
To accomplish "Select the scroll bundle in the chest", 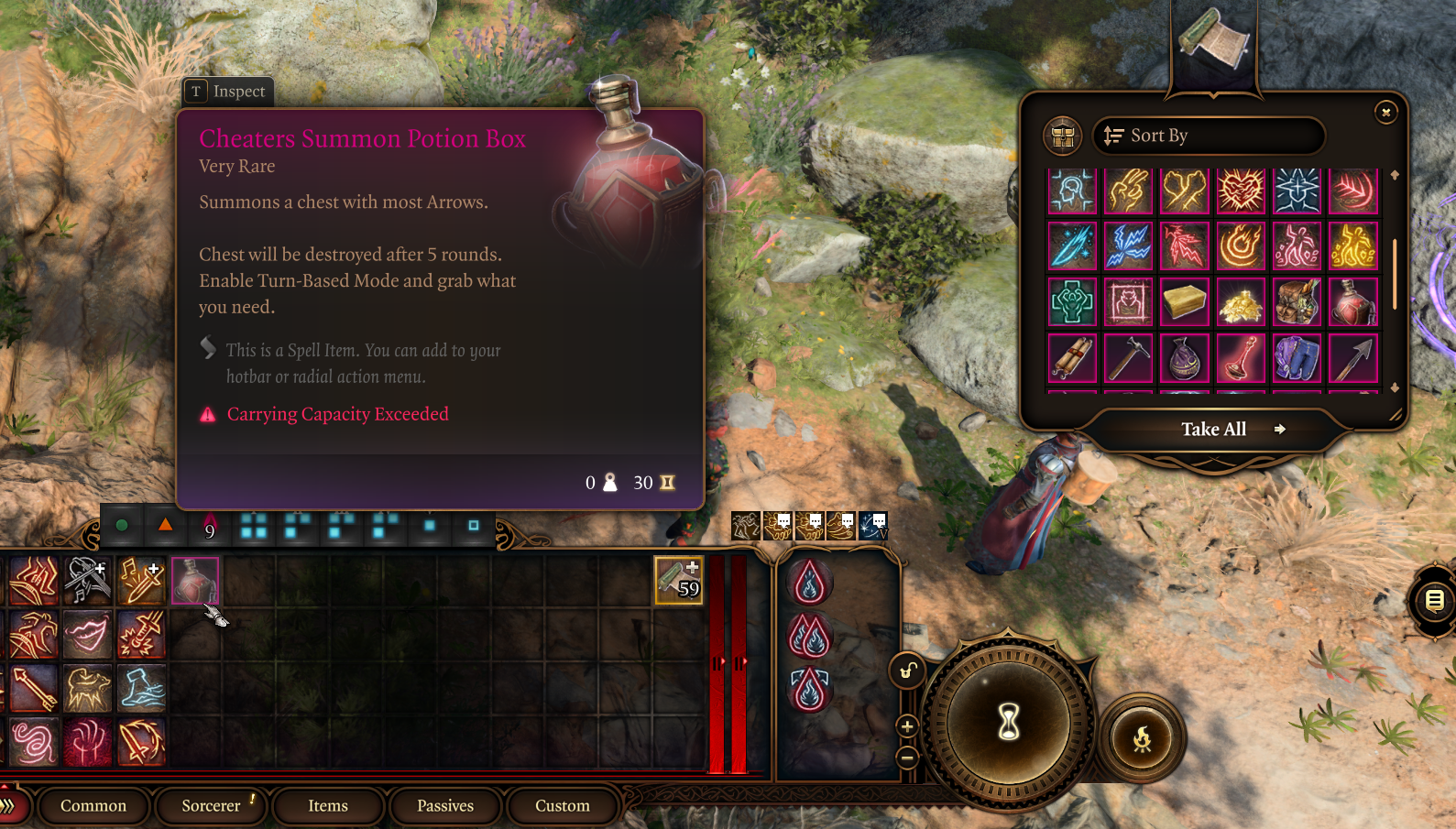I will point(1072,358).
